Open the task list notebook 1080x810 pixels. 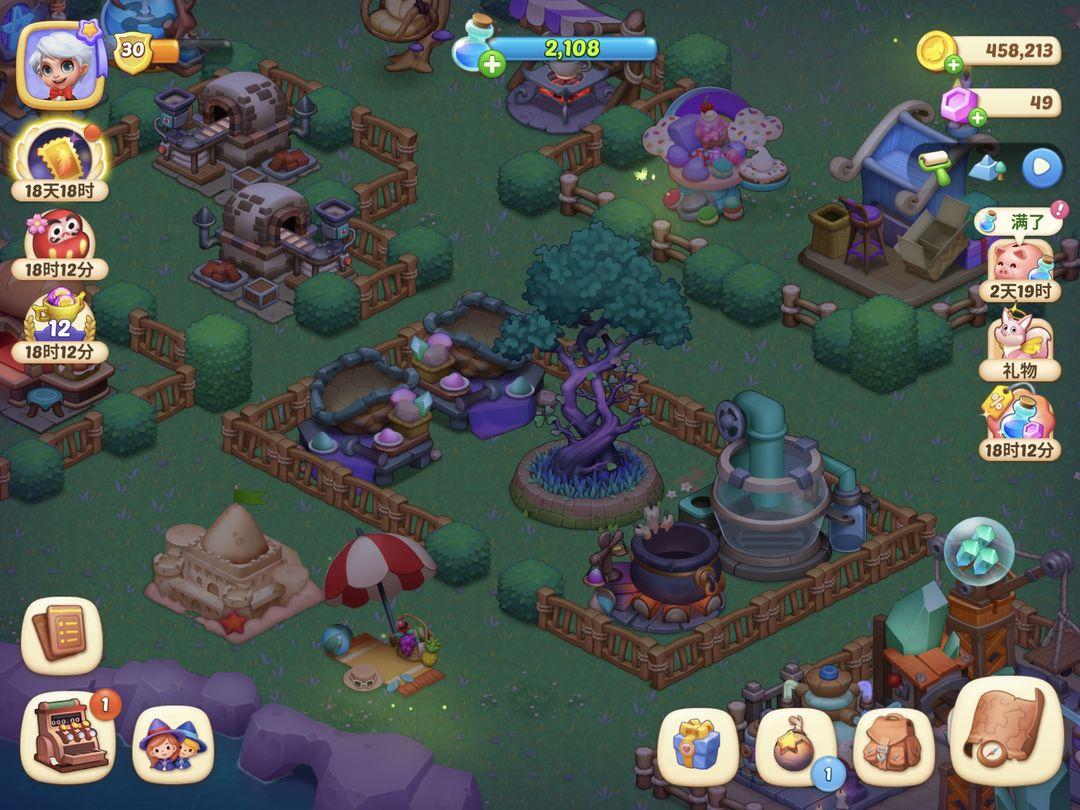point(62,634)
